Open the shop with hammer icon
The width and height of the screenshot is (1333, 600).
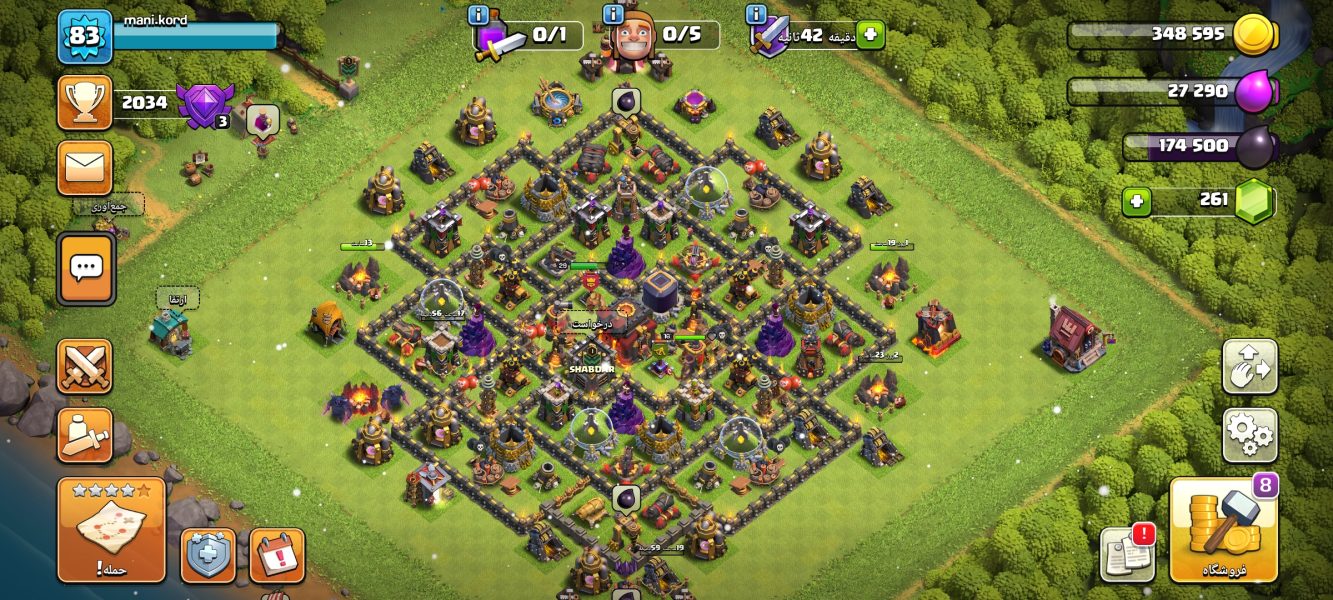(x=1223, y=530)
